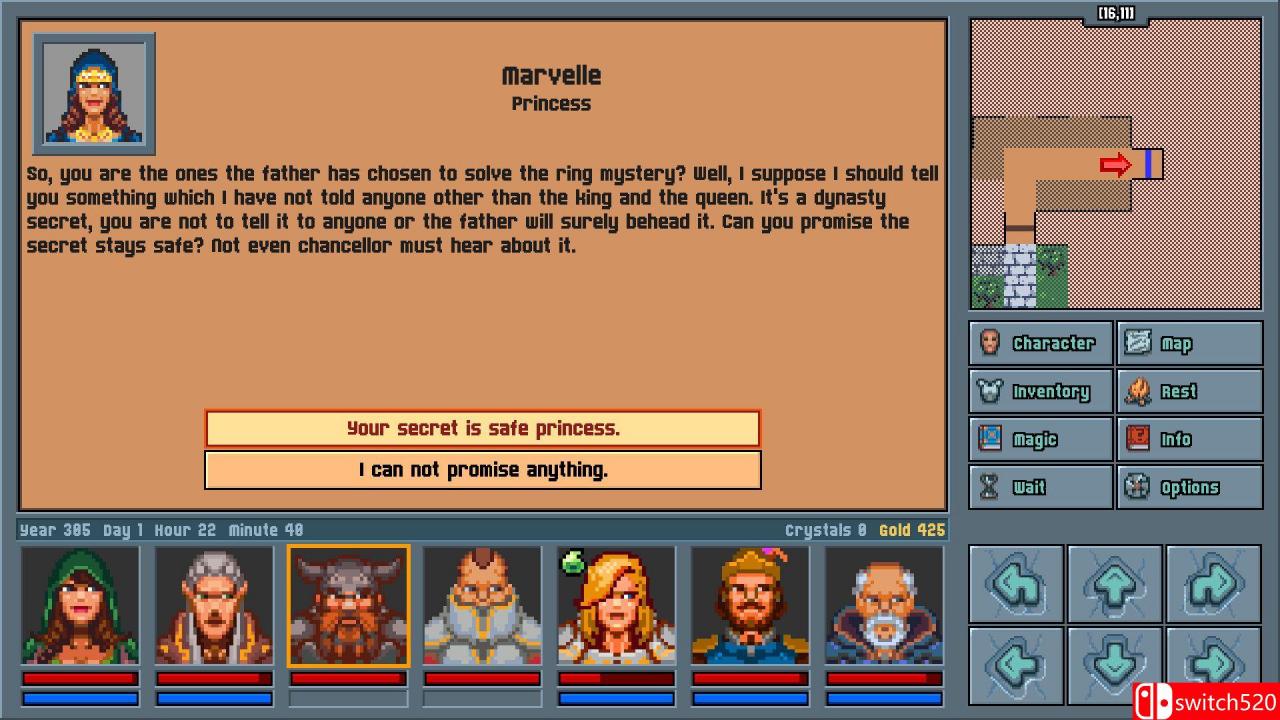This screenshot has height=720, width=1280.
Task: Click the first character's red health bar
Action: point(80,679)
